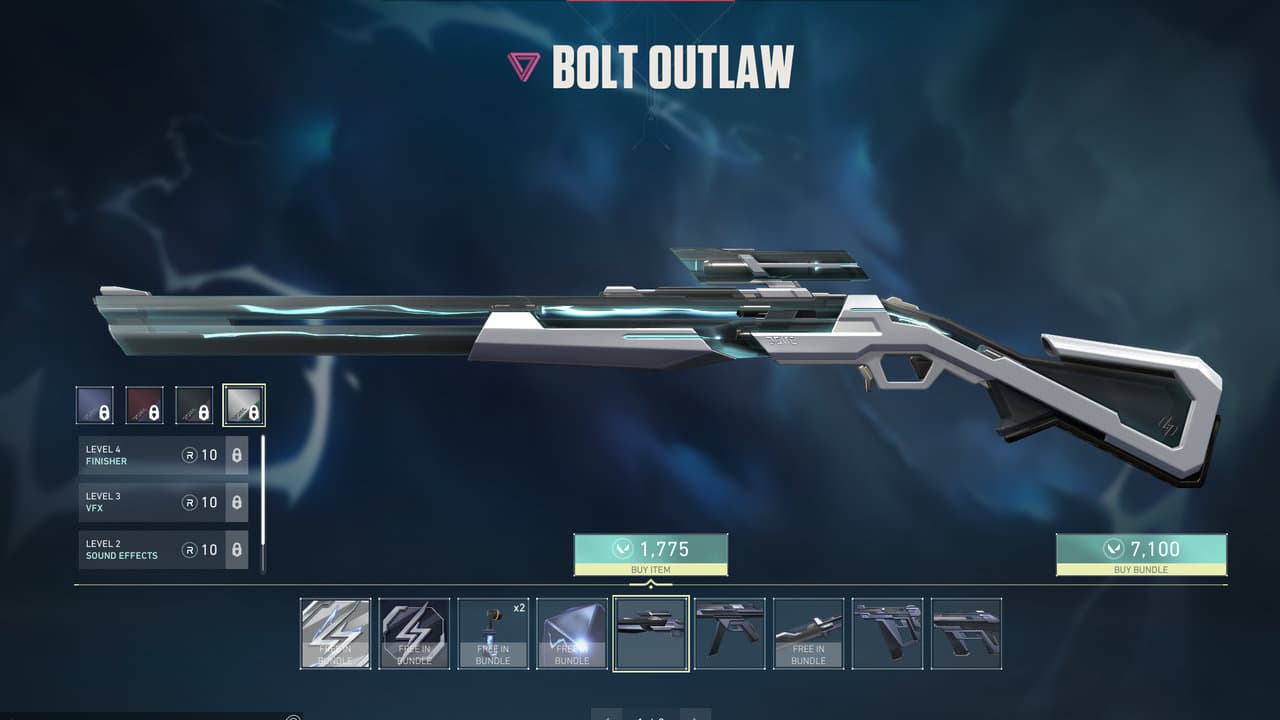This screenshot has width=1280, height=720.
Task: Buy the bundle for 7,100
Action: point(1141,554)
